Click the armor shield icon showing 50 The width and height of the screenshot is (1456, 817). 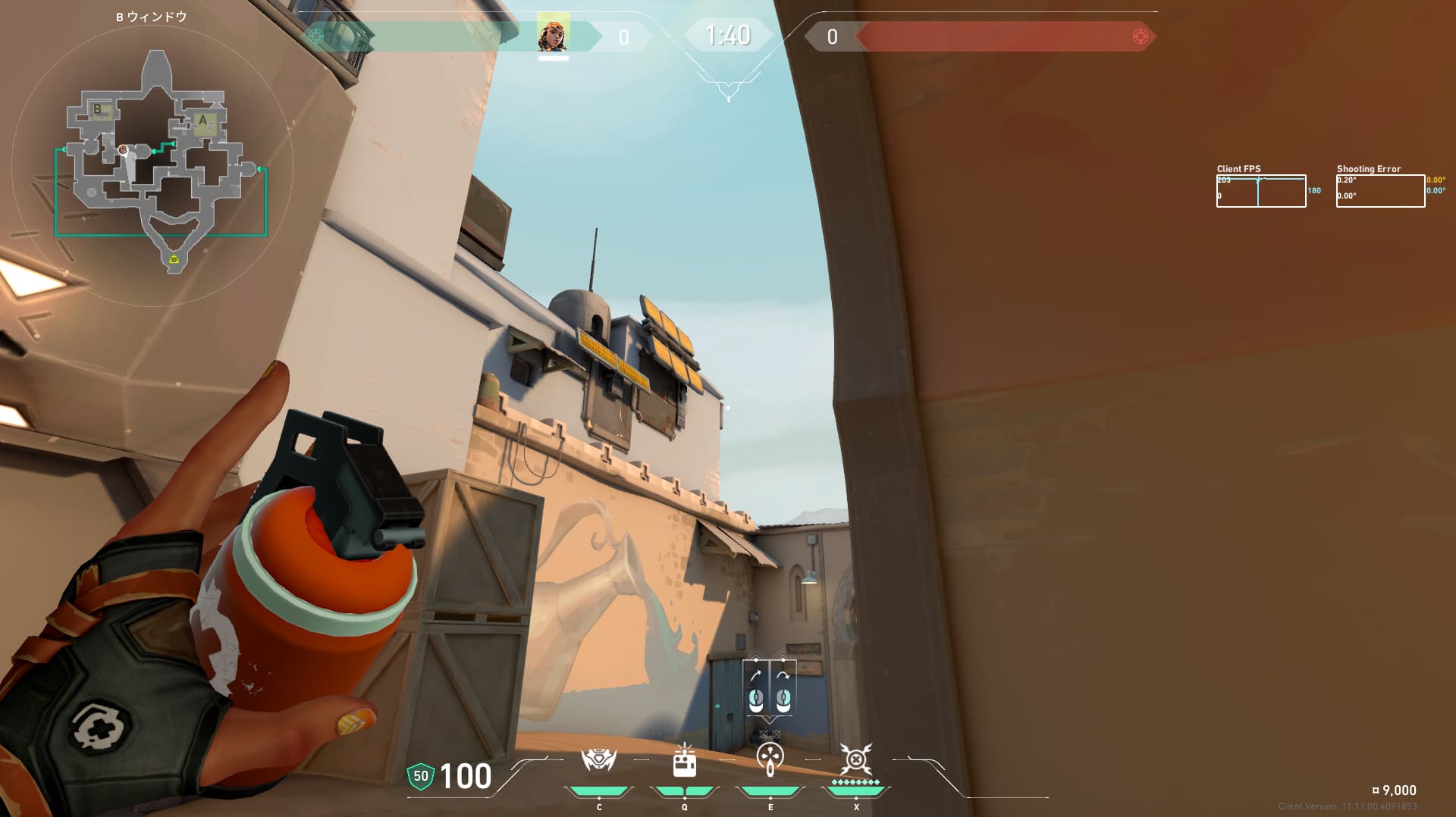click(x=420, y=776)
